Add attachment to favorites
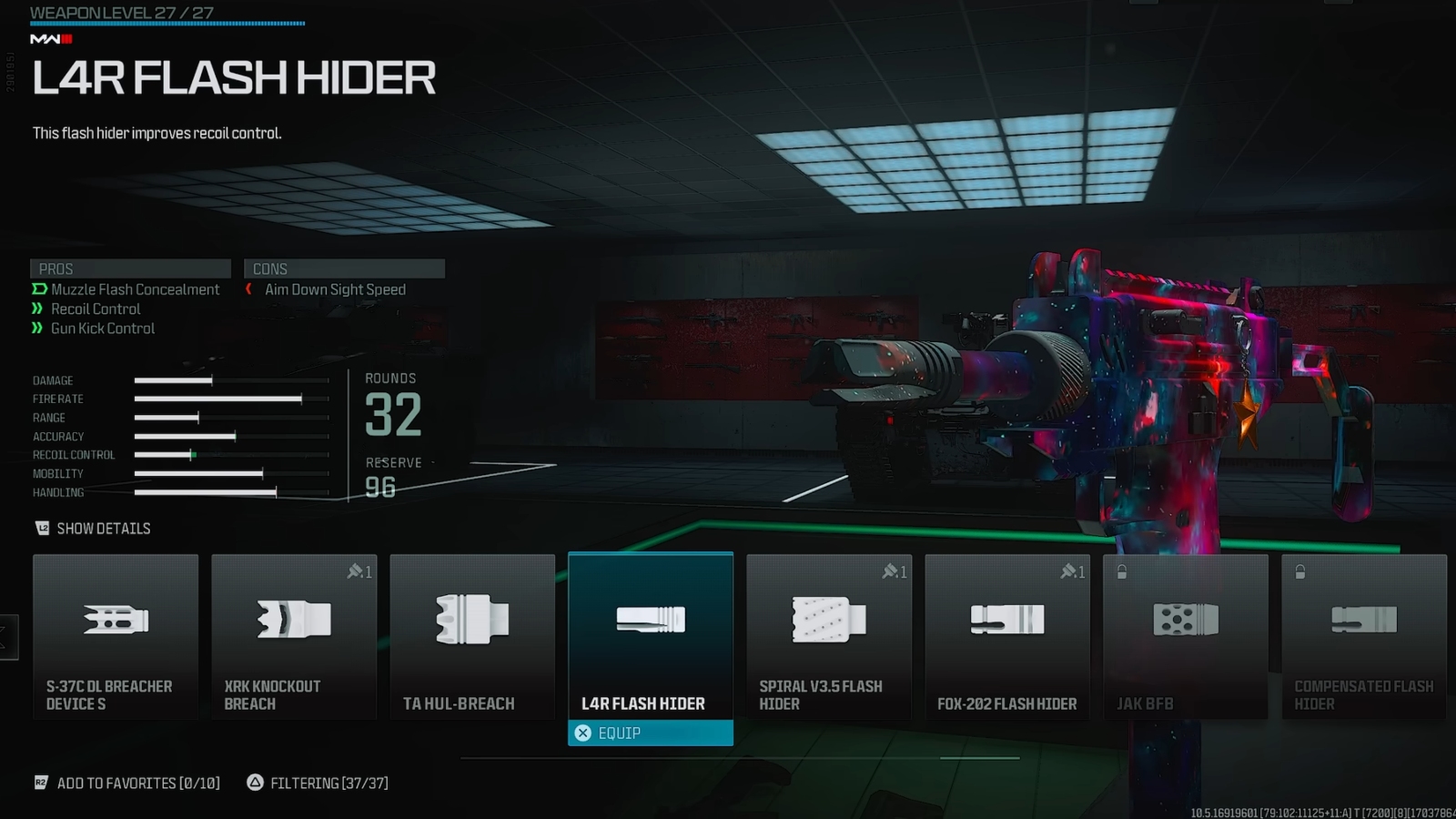 click(127, 784)
